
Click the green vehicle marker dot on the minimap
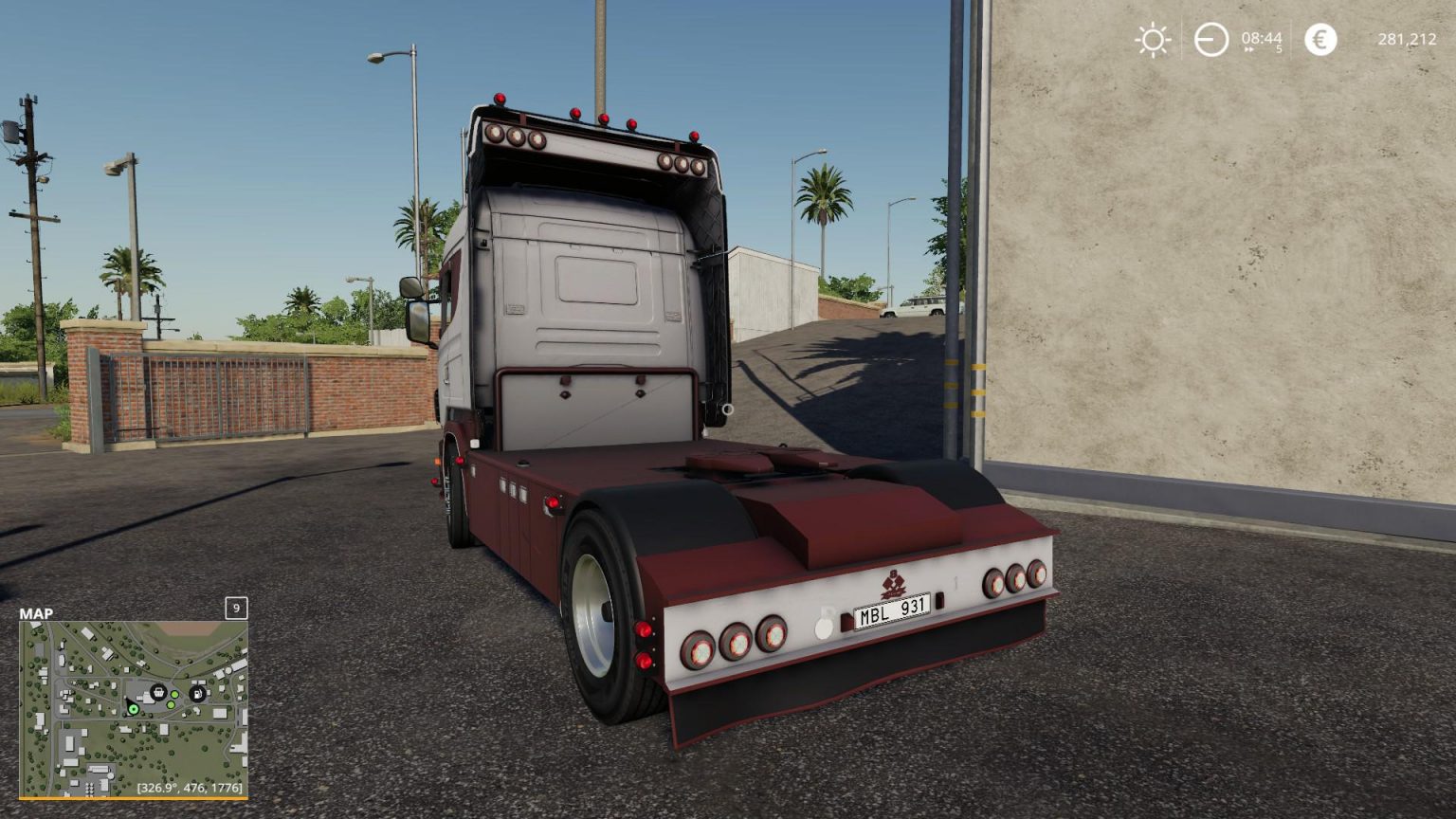[x=134, y=709]
